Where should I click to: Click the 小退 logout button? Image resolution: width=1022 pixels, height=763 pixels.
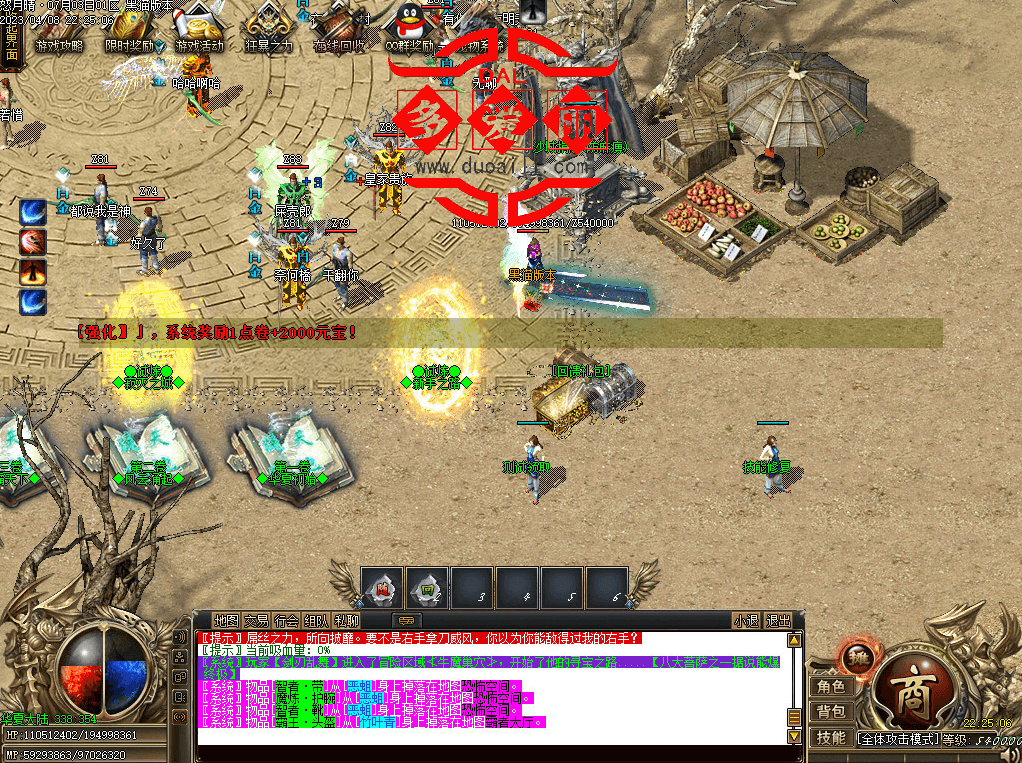click(x=745, y=620)
